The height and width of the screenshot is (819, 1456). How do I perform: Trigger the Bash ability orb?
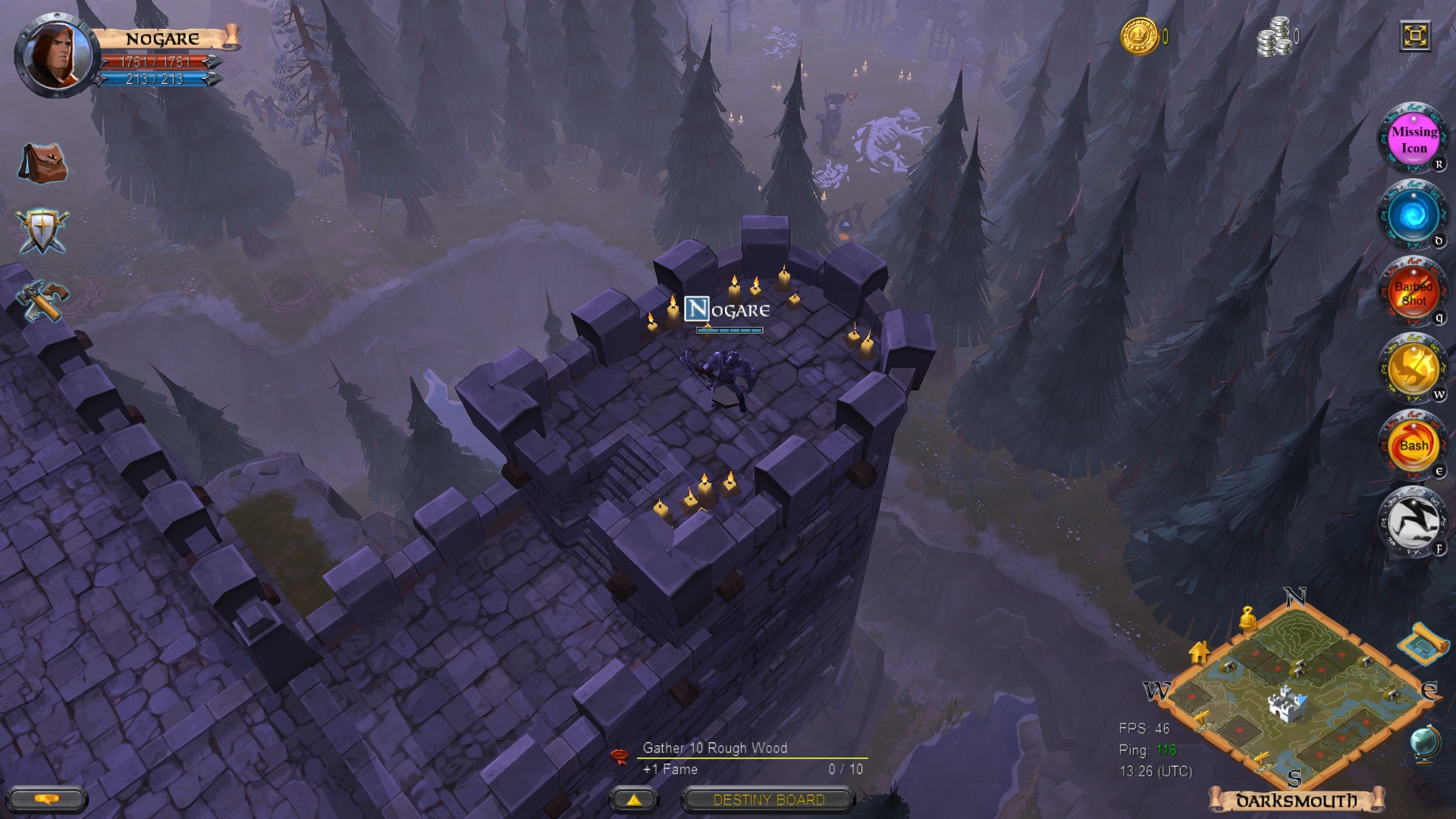(x=1412, y=444)
